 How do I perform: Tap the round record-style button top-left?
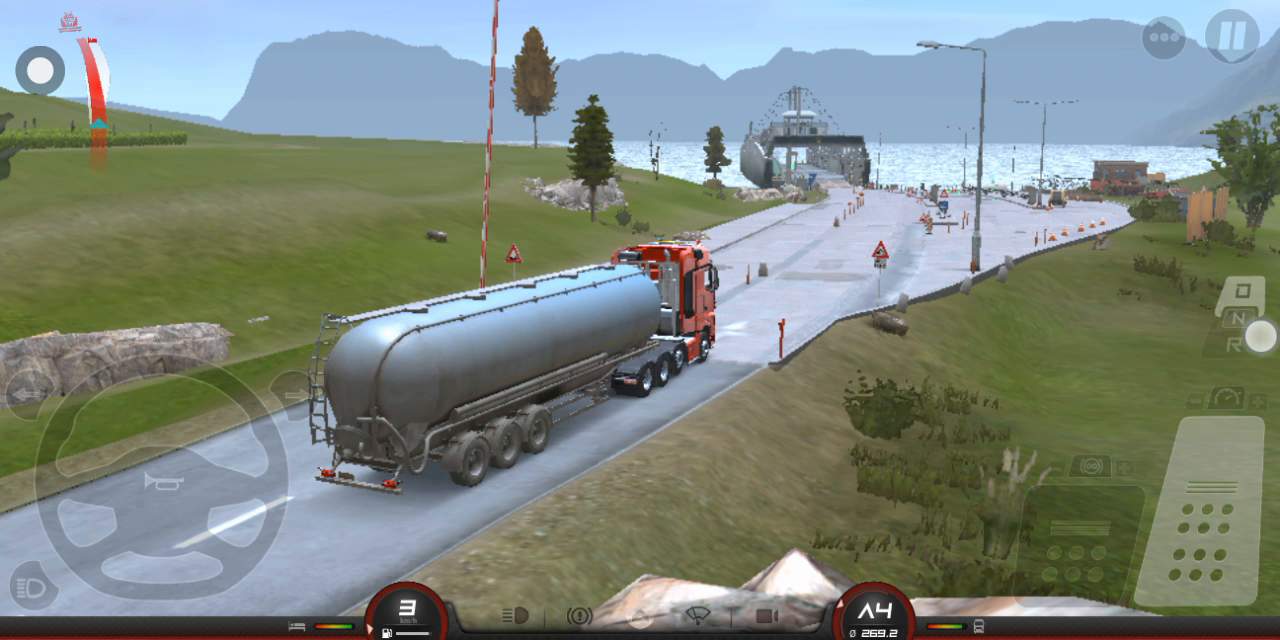[x=40, y=70]
